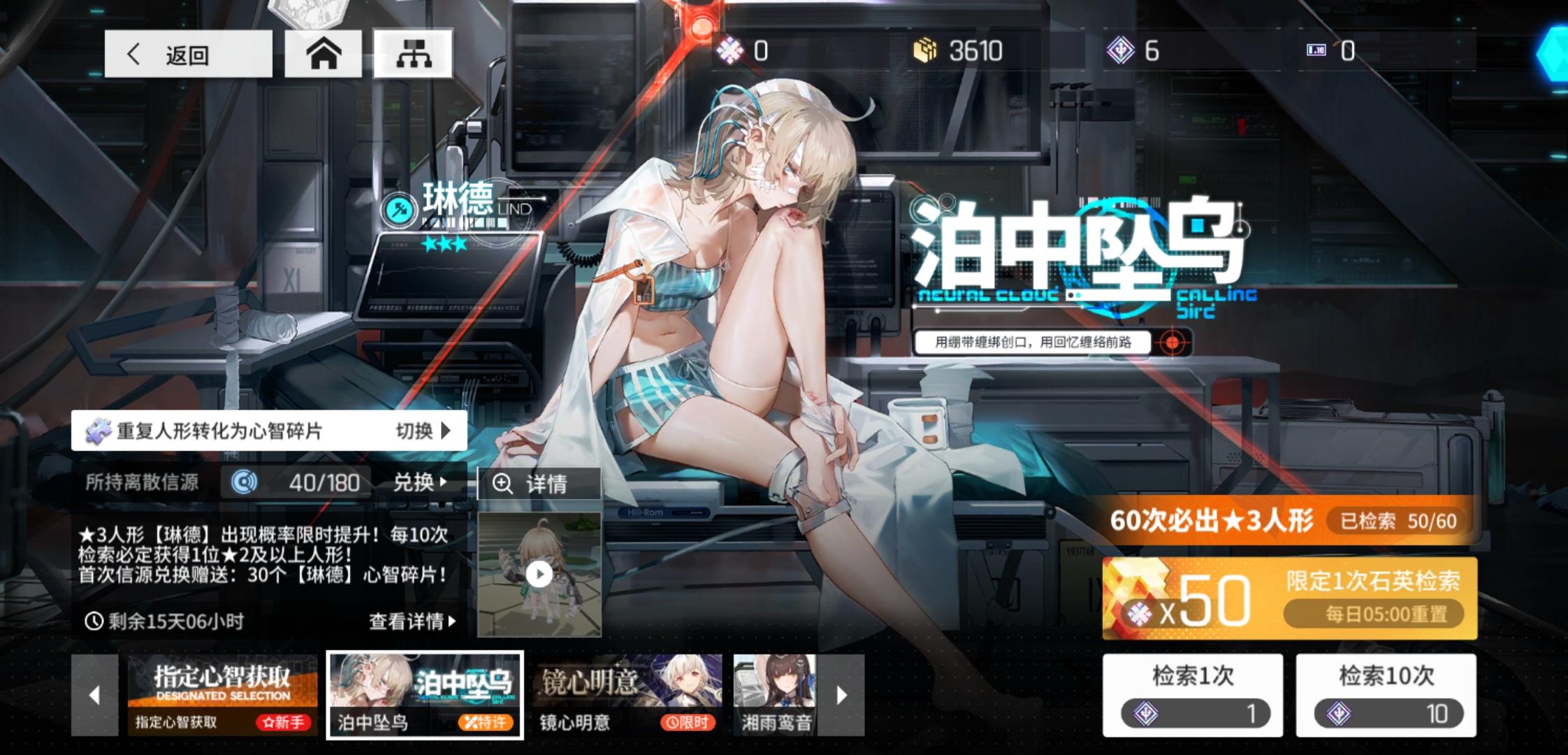1568x755 pixels.
Task: Open the home screen icon
Action: (x=324, y=52)
